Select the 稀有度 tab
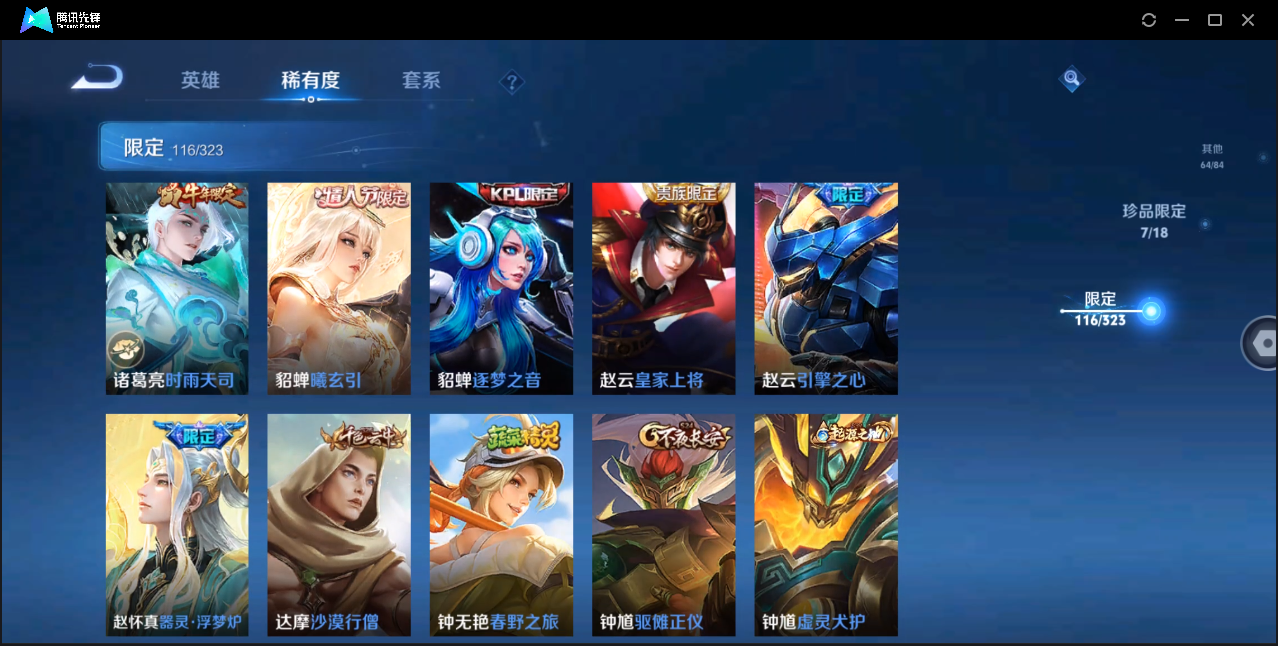This screenshot has width=1278, height=646. coord(310,80)
